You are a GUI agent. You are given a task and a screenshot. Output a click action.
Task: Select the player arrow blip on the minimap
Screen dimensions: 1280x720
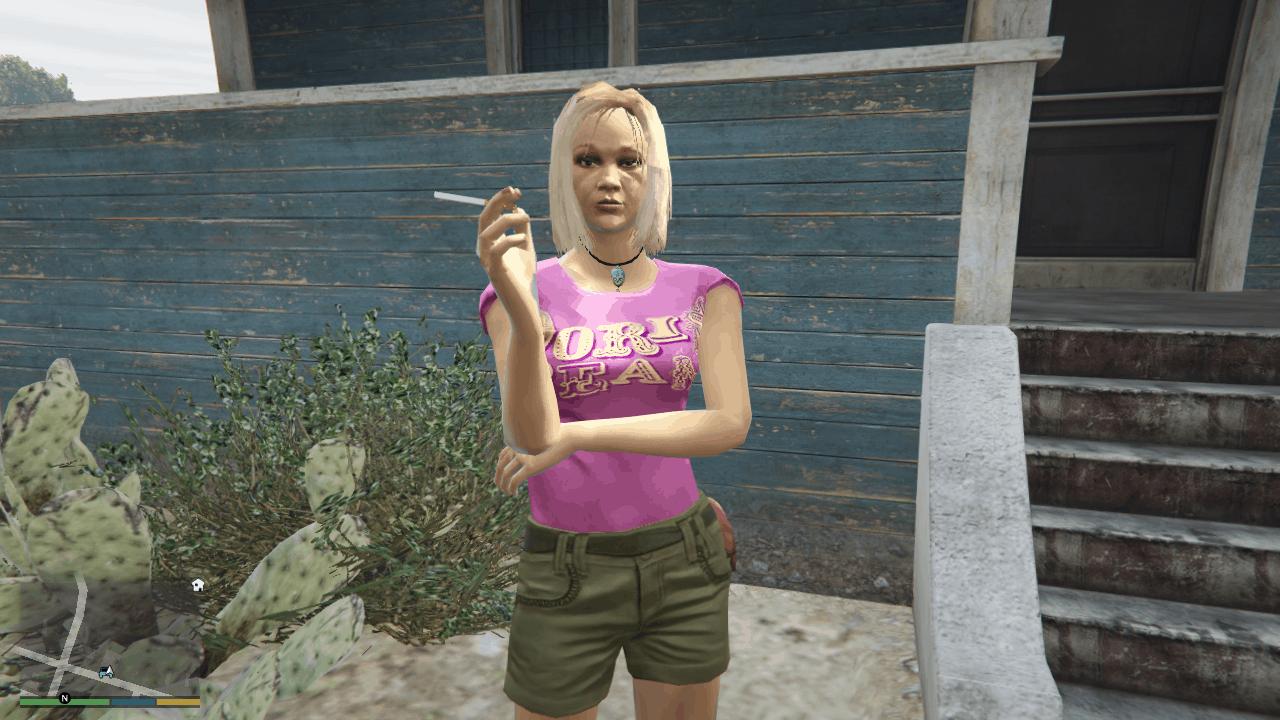pos(110,670)
